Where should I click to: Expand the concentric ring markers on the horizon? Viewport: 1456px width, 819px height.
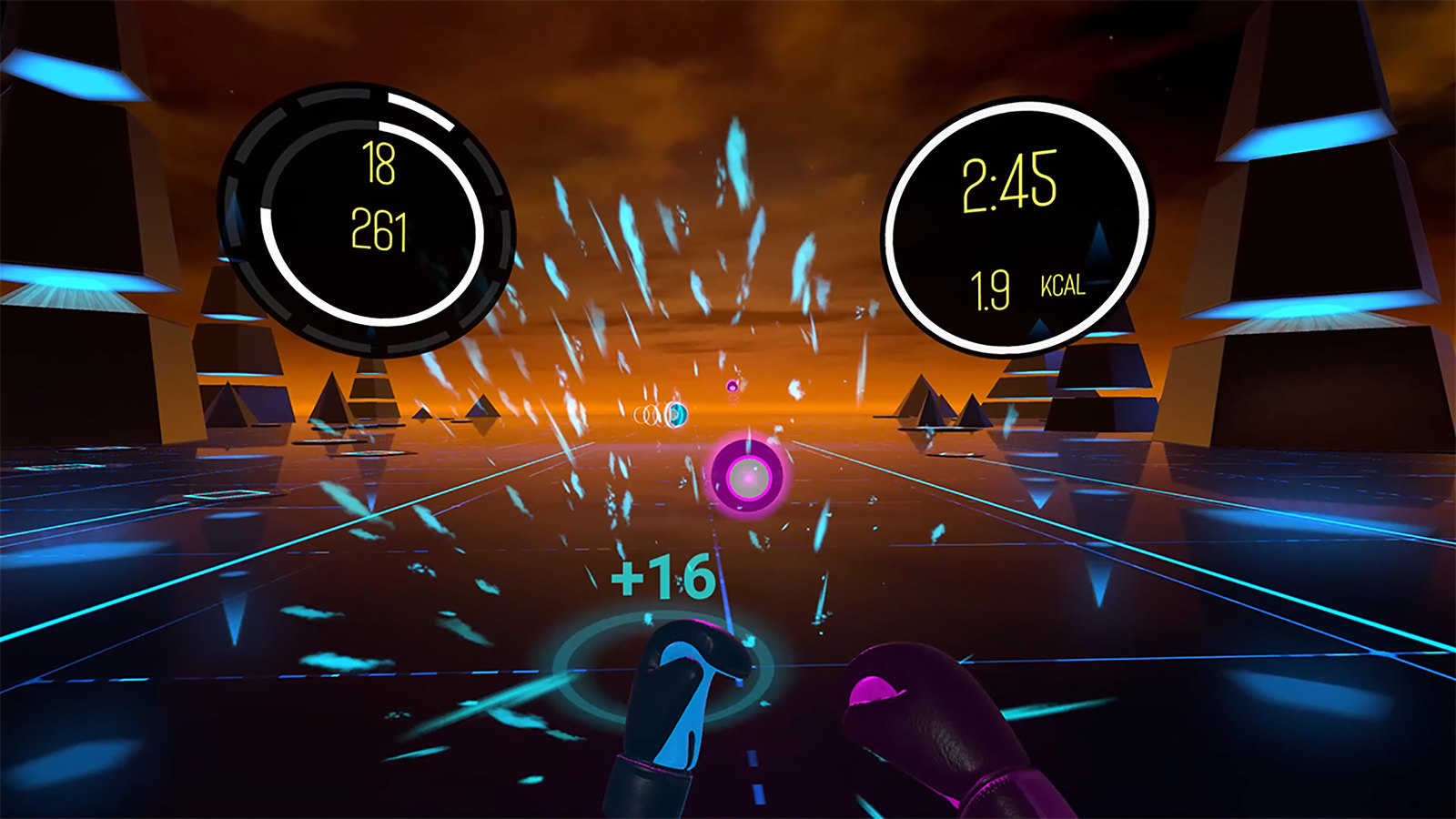tap(646, 415)
